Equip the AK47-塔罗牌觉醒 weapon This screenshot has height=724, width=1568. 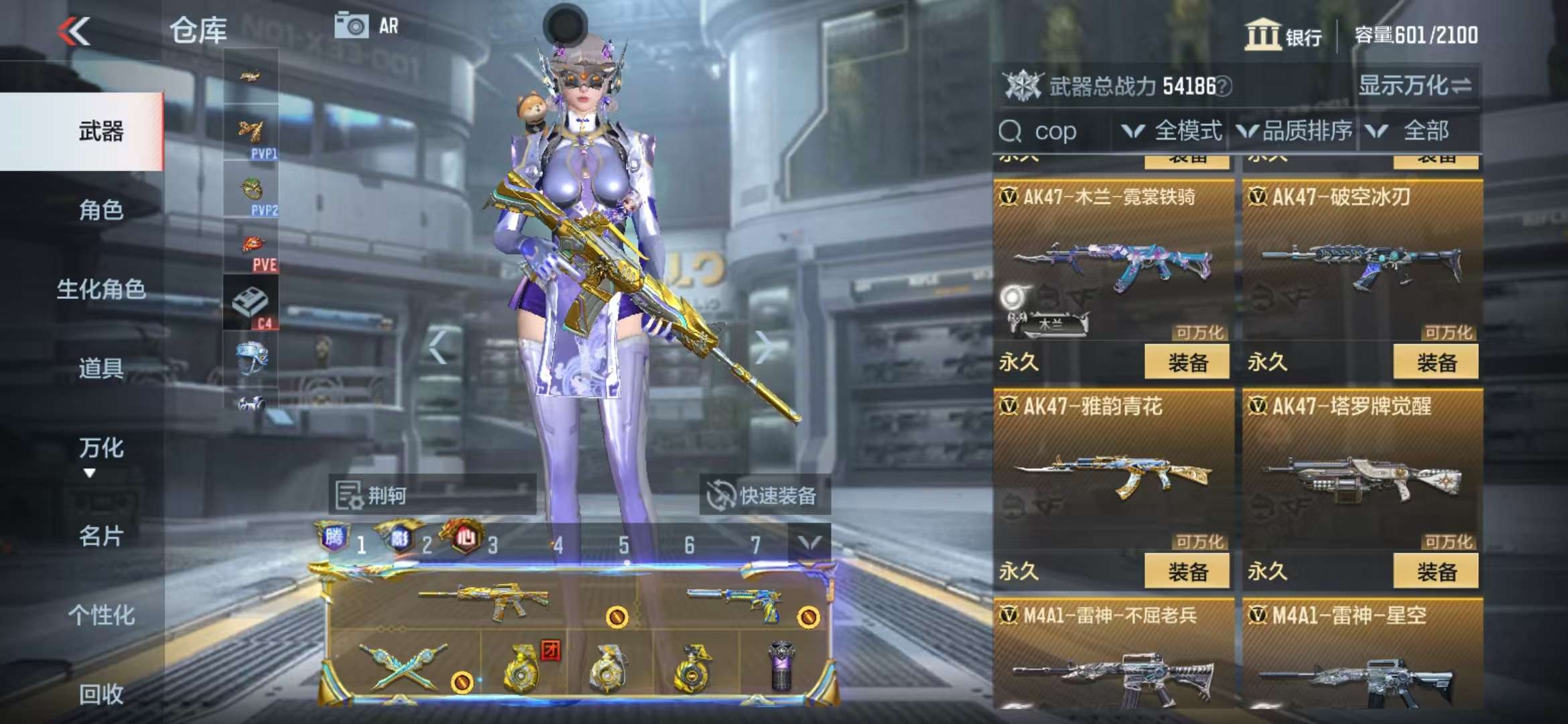pyautogui.click(x=1435, y=572)
